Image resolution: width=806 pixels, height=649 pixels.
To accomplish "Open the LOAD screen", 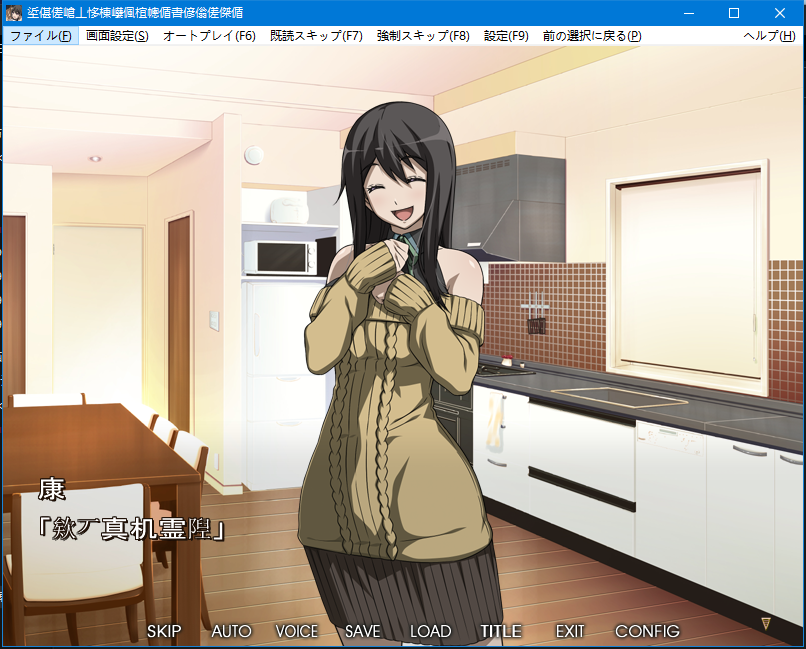I will (431, 631).
